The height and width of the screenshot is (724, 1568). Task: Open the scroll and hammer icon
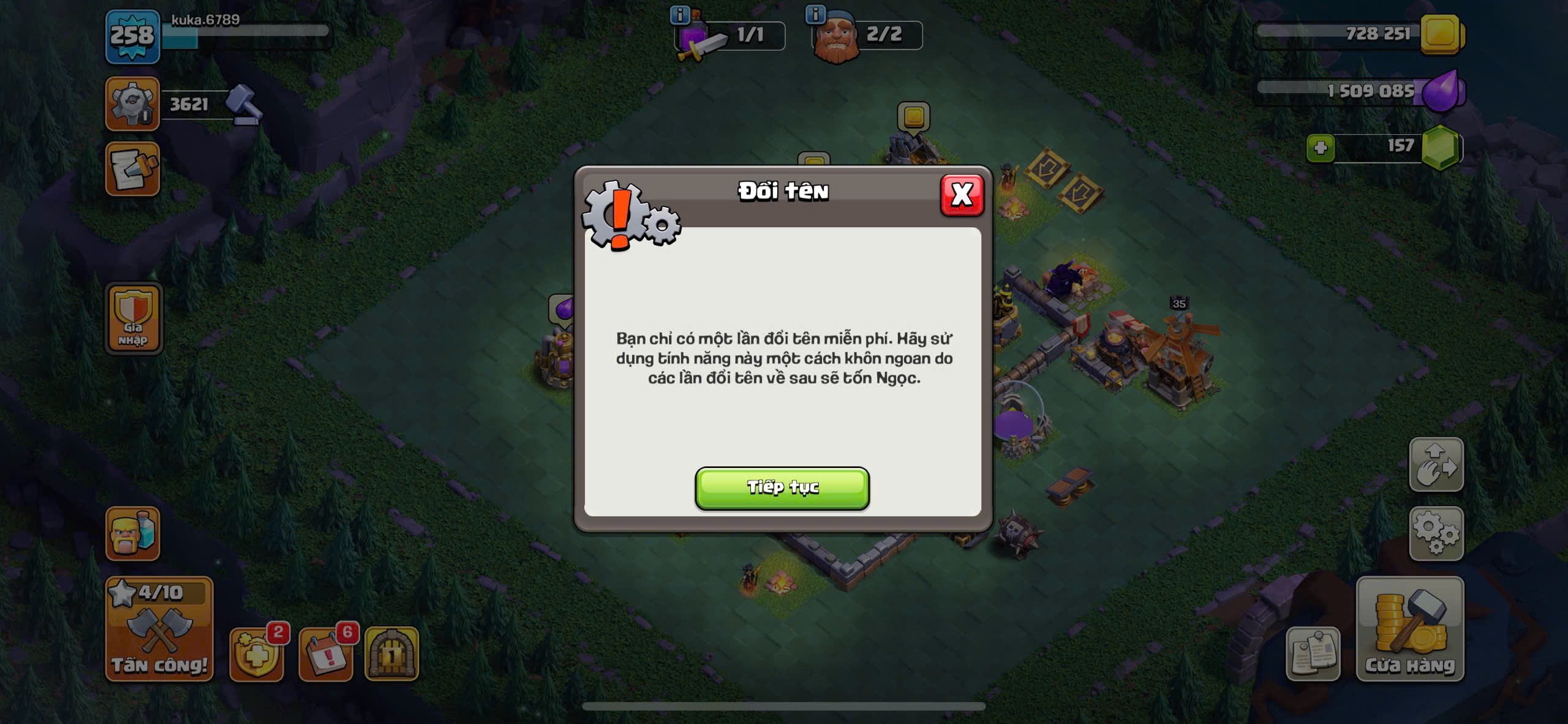click(x=132, y=170)
